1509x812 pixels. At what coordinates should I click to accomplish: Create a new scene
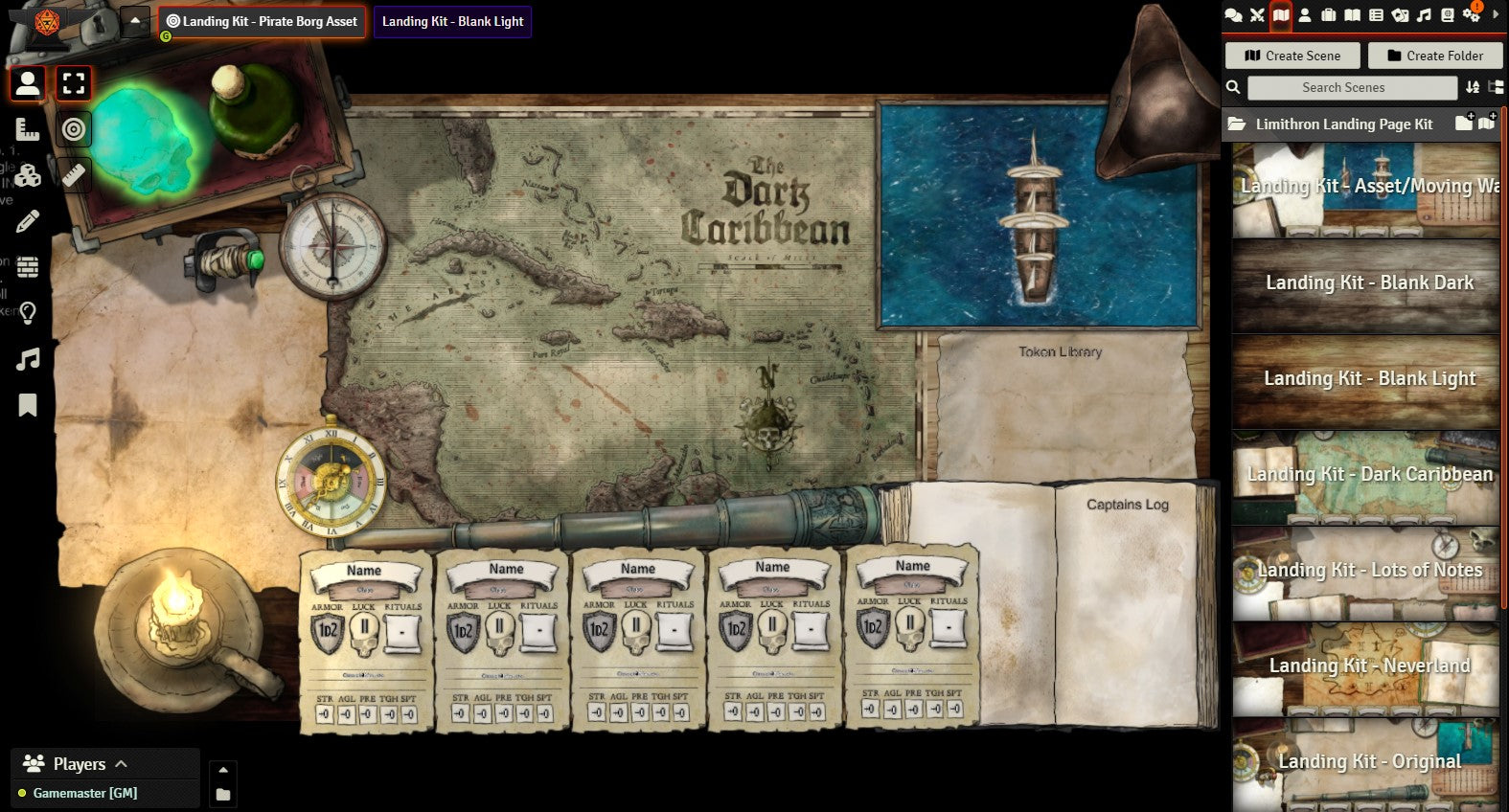pos(1292,56)
